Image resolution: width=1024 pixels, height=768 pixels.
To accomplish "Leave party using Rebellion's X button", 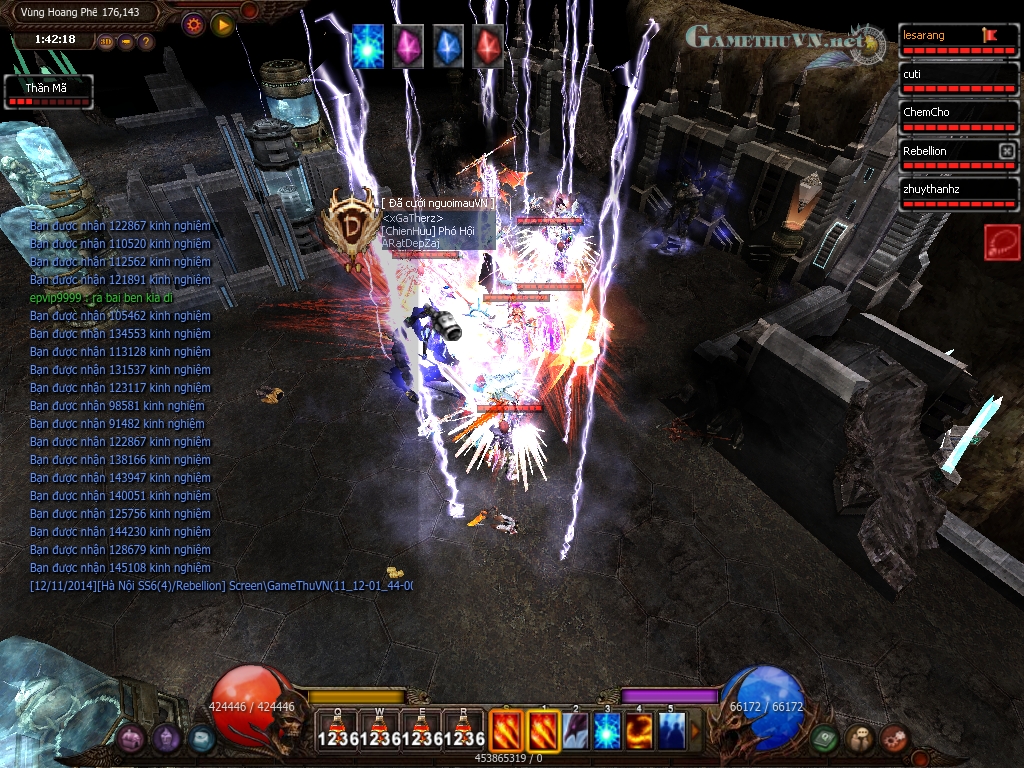I will (x=1007, y=151).
